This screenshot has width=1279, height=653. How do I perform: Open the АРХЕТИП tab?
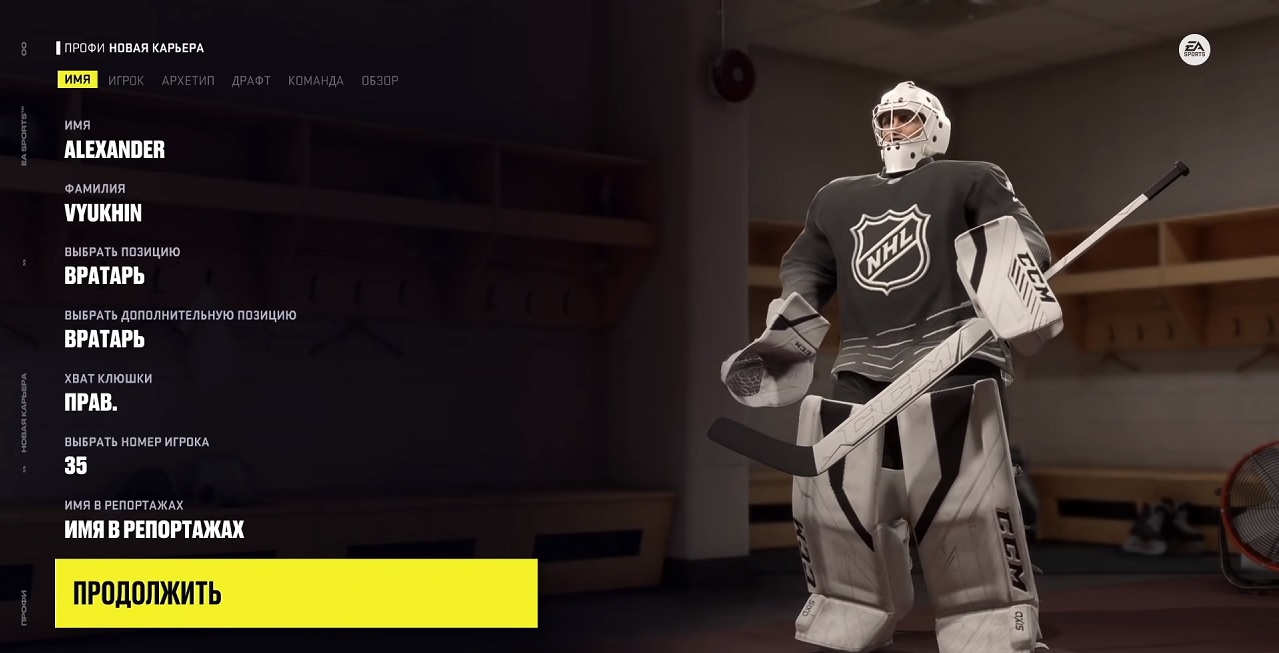(188, 81)
